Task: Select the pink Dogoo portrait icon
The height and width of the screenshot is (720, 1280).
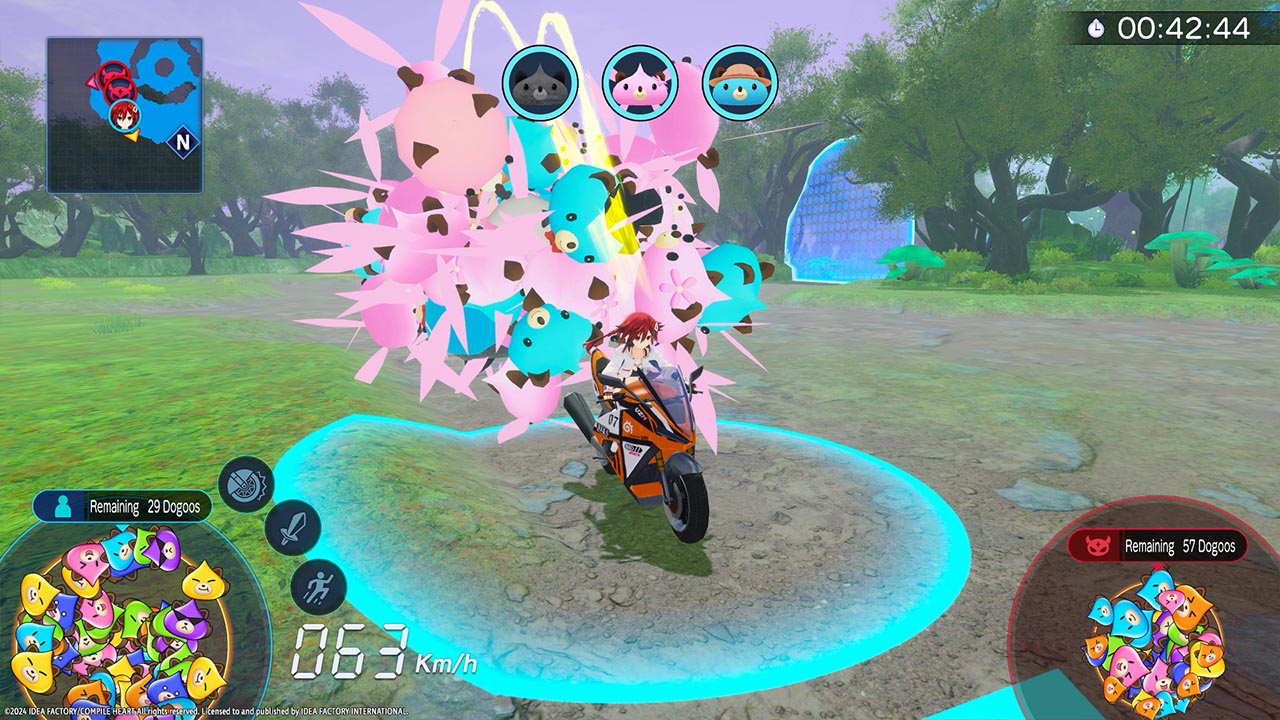Action: point(639,83)
